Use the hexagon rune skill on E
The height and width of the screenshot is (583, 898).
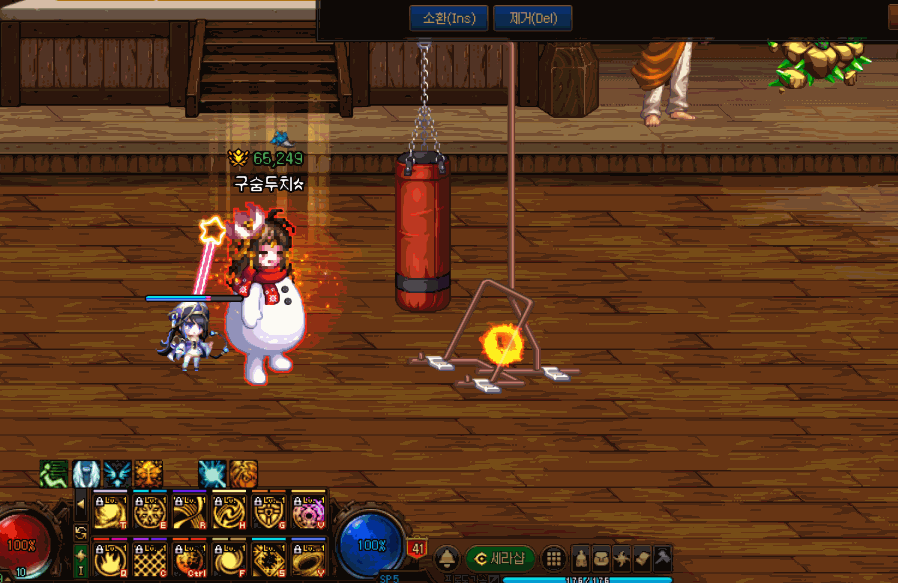tap(148, 510)
